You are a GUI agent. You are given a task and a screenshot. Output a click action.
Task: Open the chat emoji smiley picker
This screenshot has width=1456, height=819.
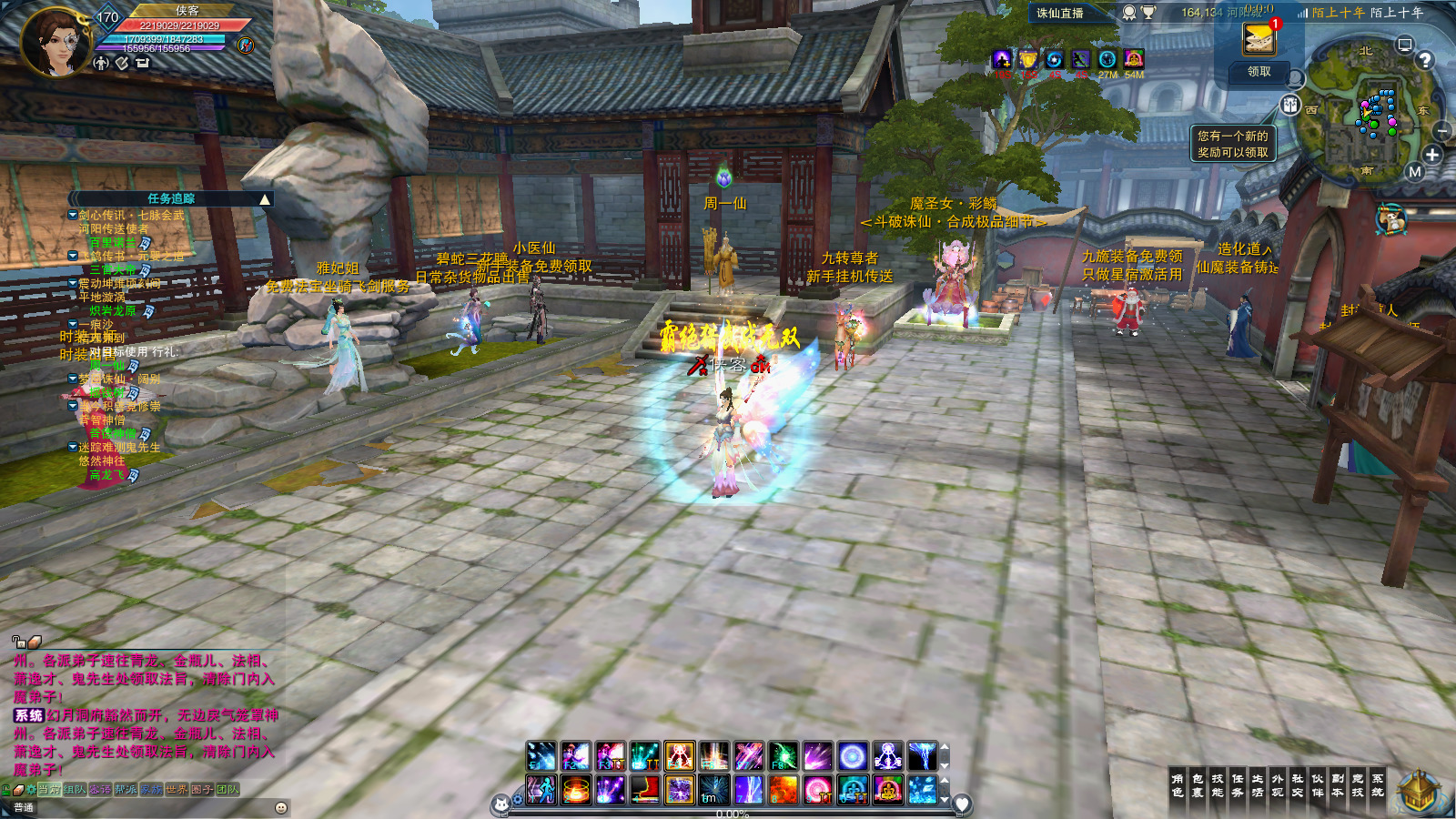tap(281, 807)
